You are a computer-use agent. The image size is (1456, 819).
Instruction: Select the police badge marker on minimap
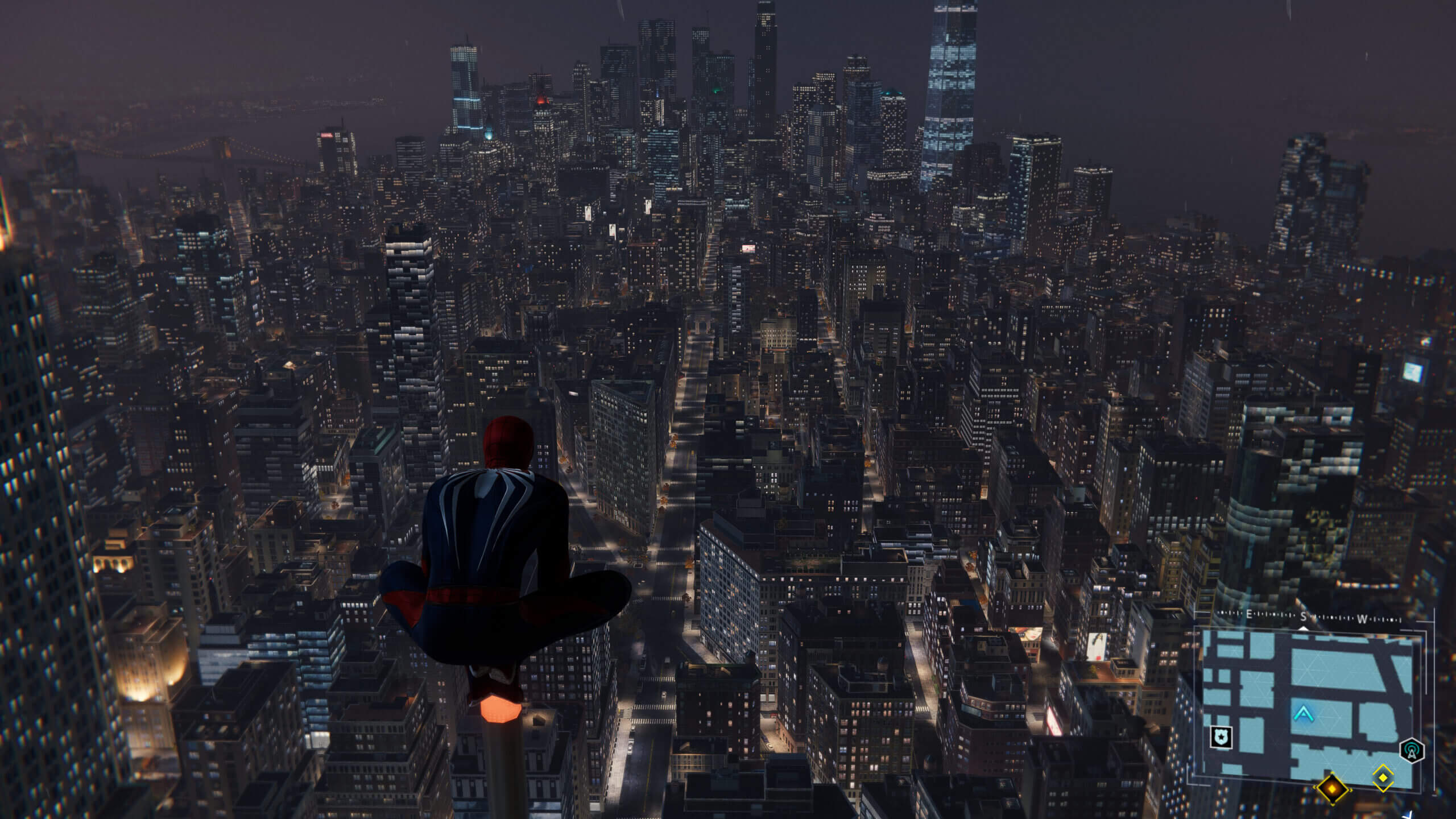[x=1221, y=738]
